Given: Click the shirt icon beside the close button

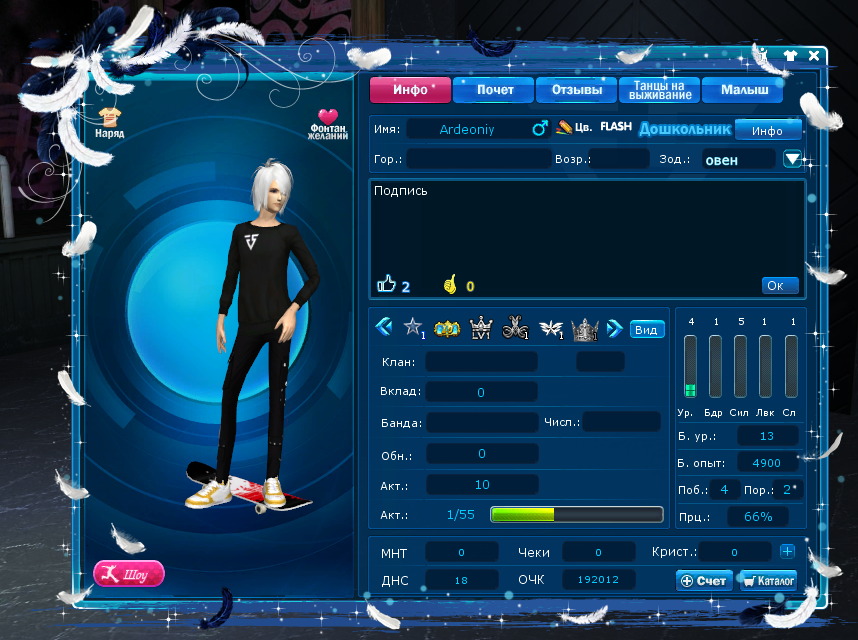Looking at the screenshot, I should point(791,56).
